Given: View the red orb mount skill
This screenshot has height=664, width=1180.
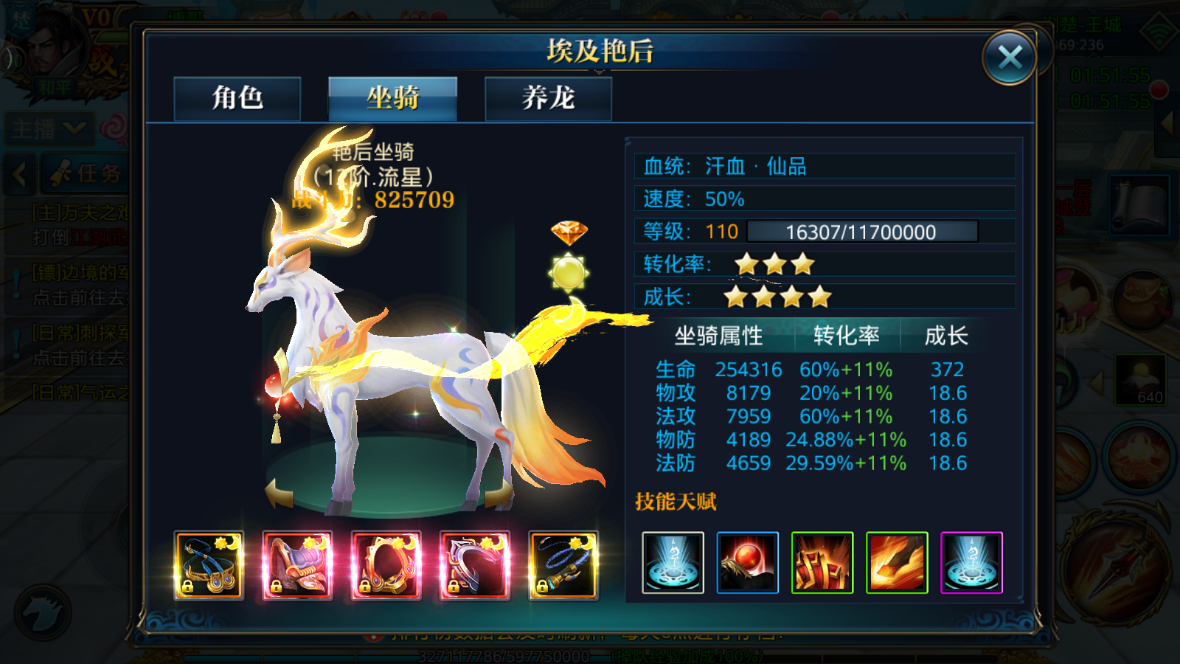Looking at the screenshot, I should (748, 563).
